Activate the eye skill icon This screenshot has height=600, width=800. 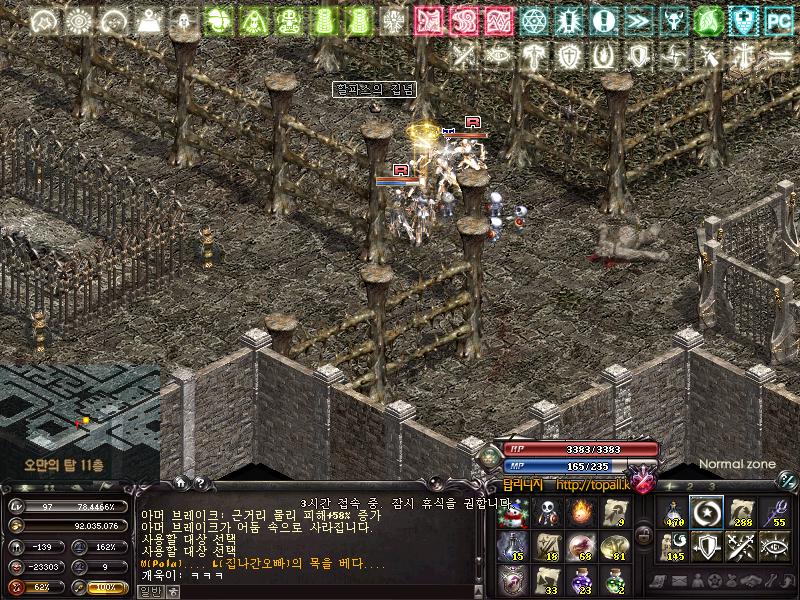(776, 546)
